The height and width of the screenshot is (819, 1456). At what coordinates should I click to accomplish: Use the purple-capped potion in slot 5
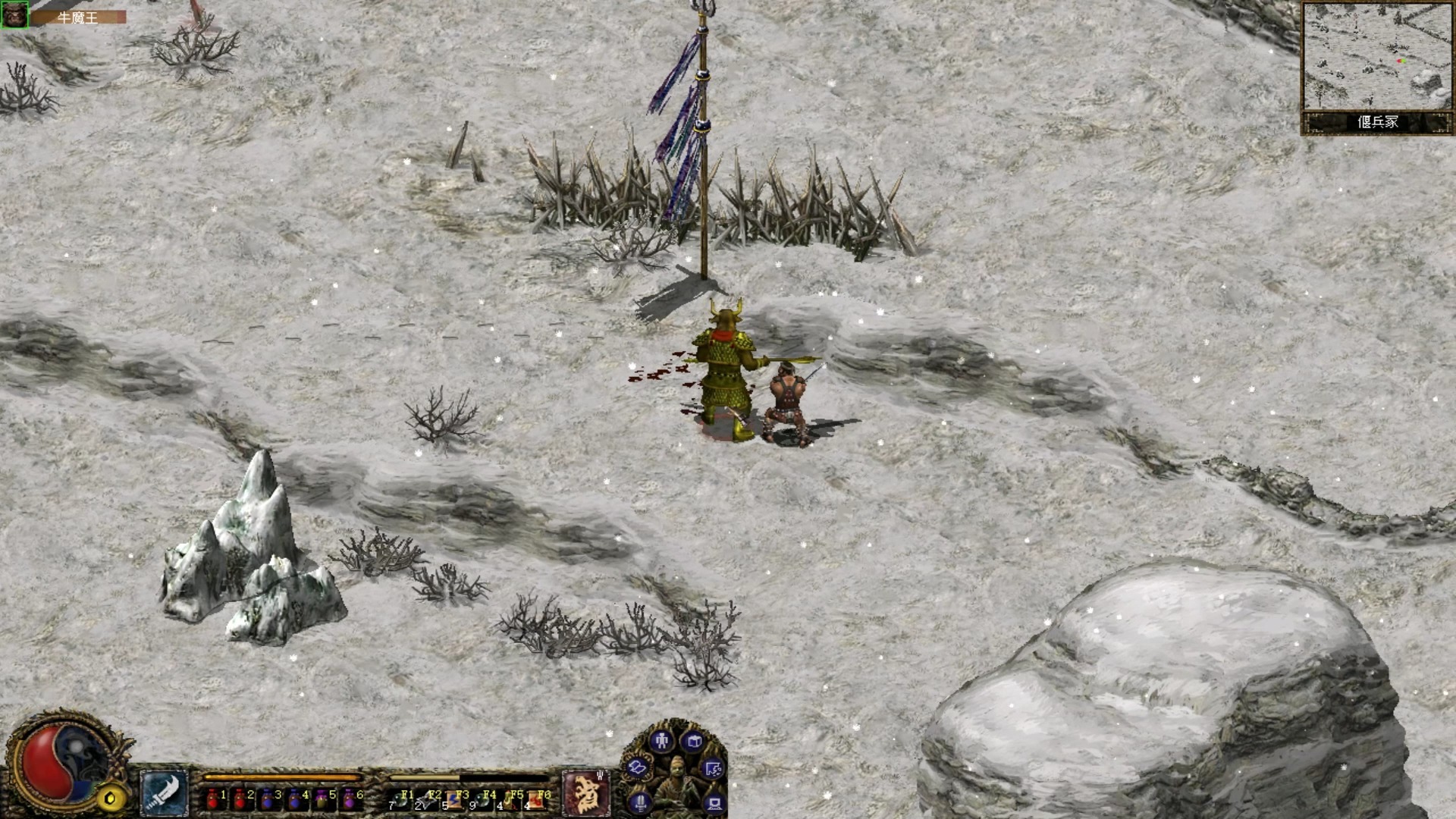323,799
